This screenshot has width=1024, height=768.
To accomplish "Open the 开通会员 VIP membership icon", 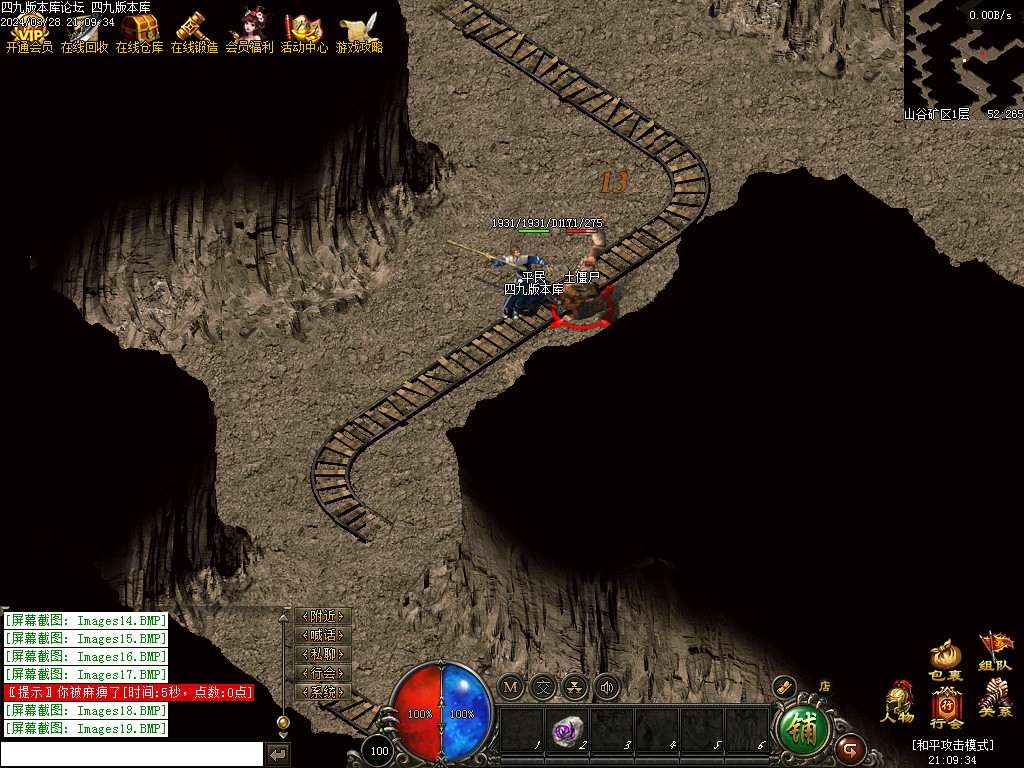I will (29, 31).
